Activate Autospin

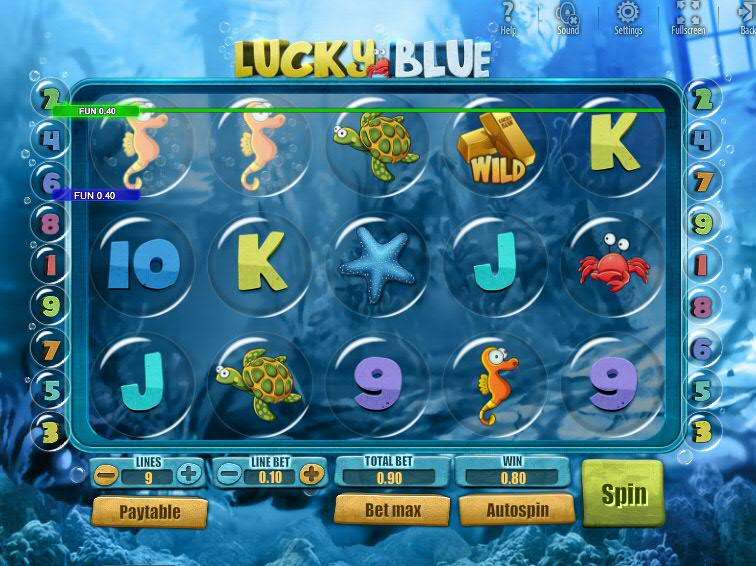pos(517,510)
